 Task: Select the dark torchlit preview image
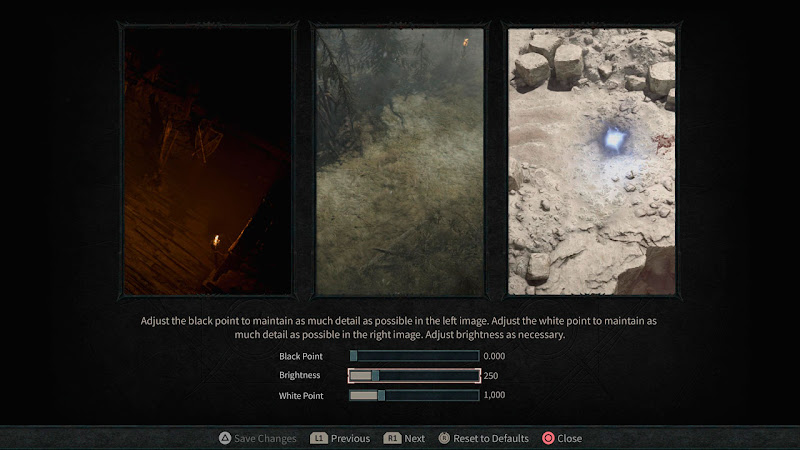click(x=207, y=160)
